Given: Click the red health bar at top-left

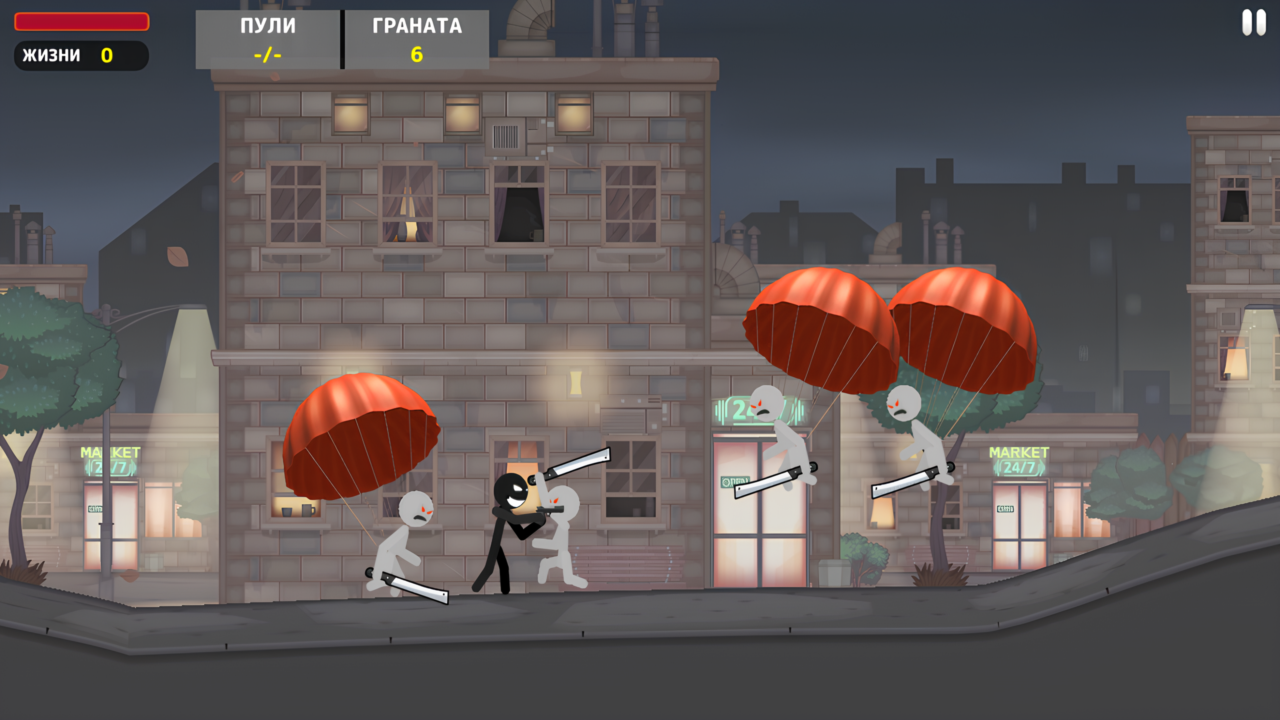Looking at the screenshot, I should point(80,18).
